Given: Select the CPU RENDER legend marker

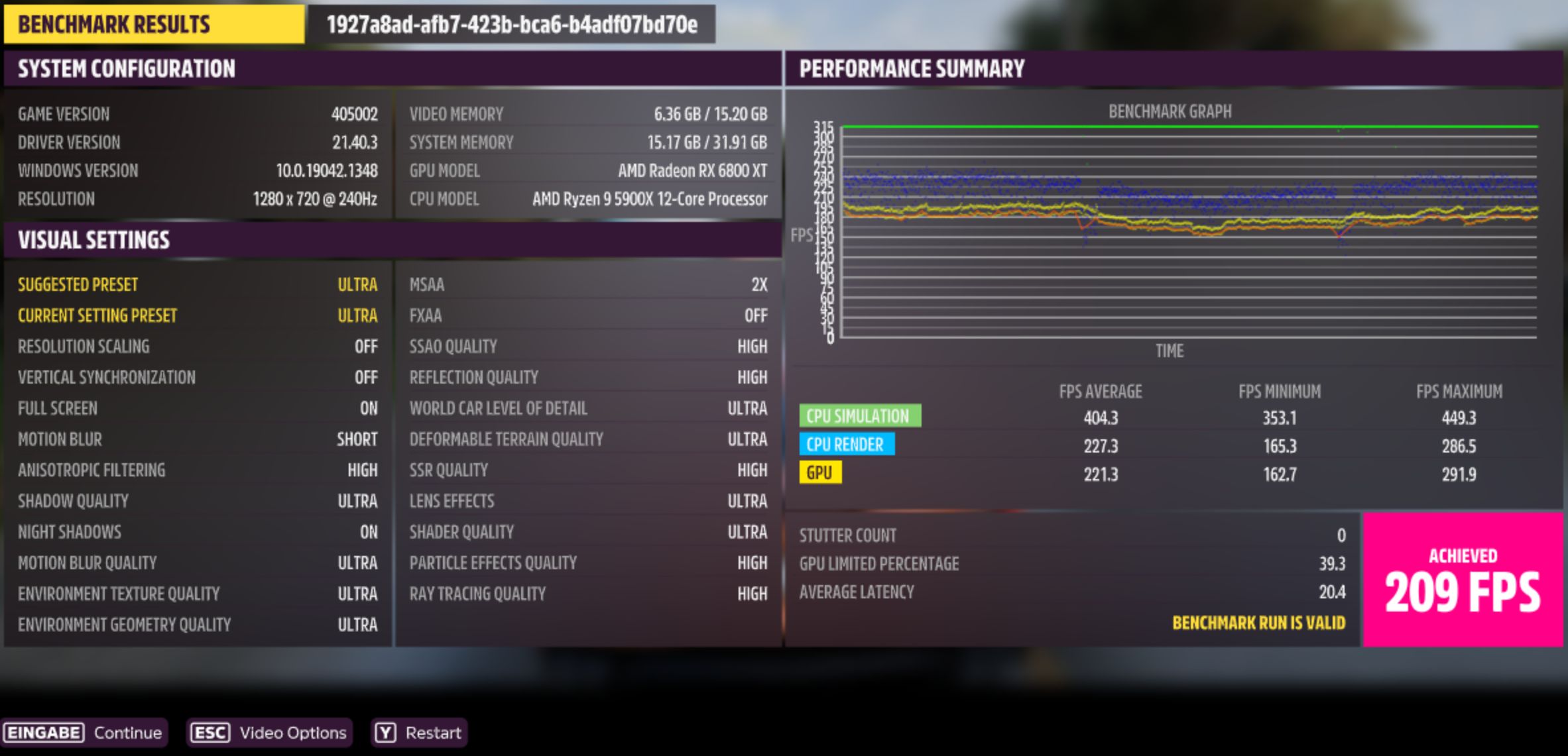Looking at the screenshot, I should [847, 445].
